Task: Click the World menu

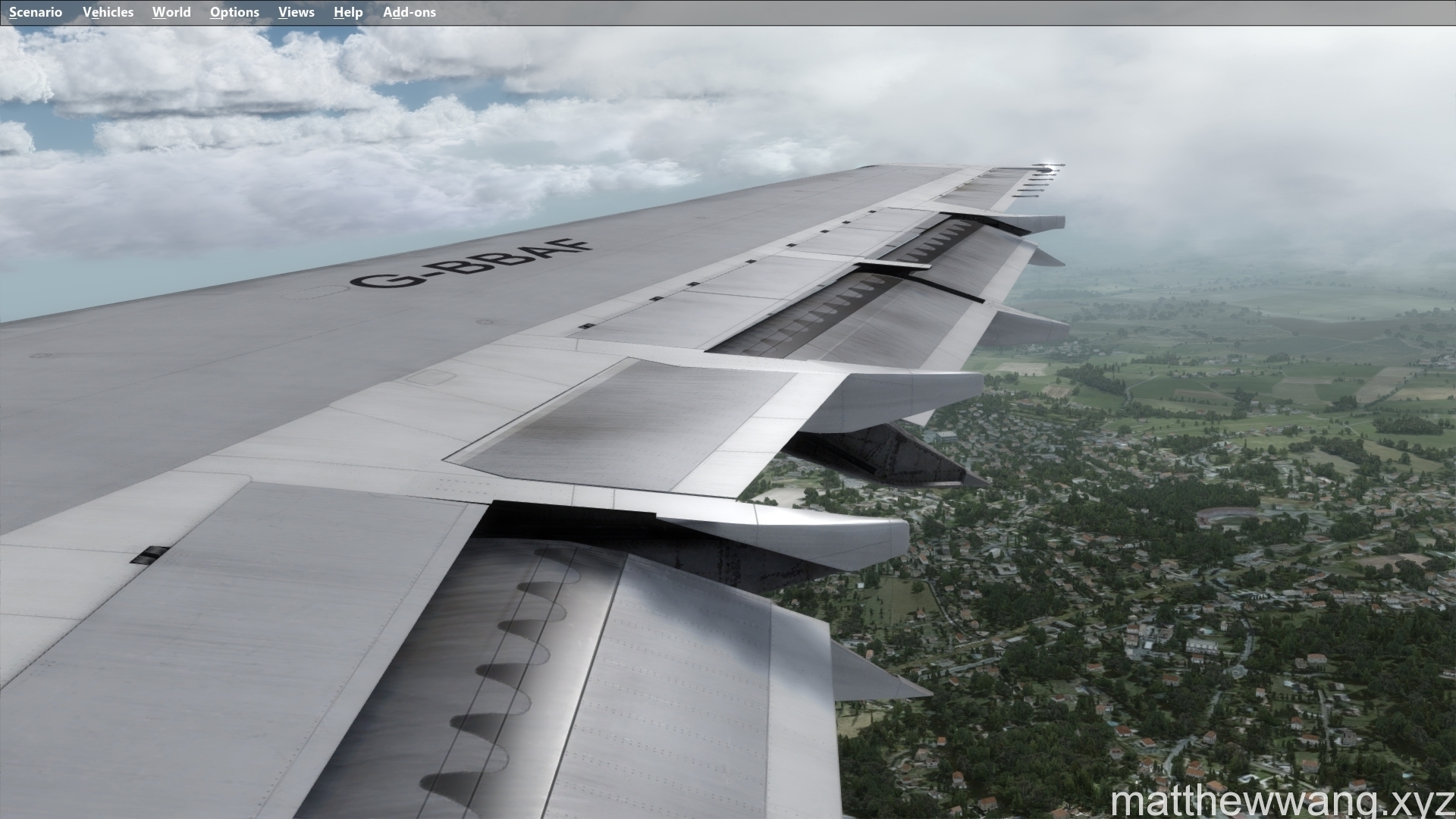Action: point(171,12)
